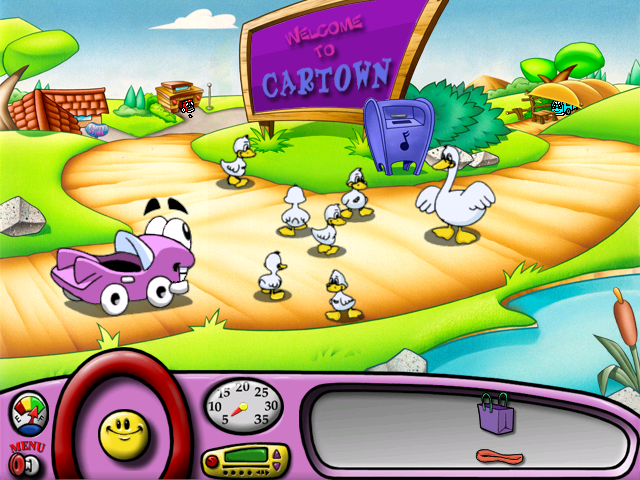Image resolution: width=640 pixels, height=480 pixels.
Task: Check the gas gauge dial
Action: (x=28, y=415)
